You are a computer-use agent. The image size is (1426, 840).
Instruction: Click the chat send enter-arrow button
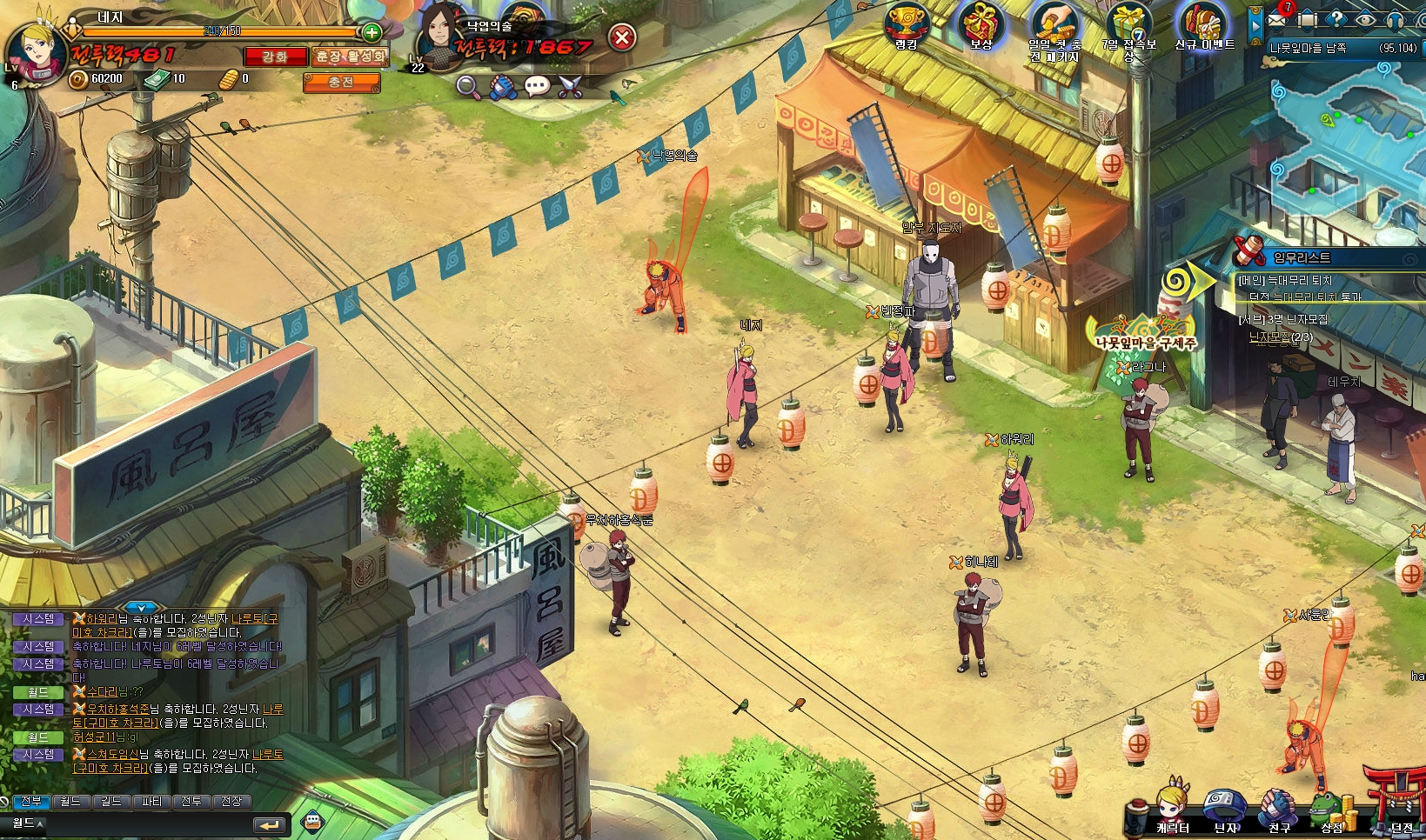tap(269, 824)
